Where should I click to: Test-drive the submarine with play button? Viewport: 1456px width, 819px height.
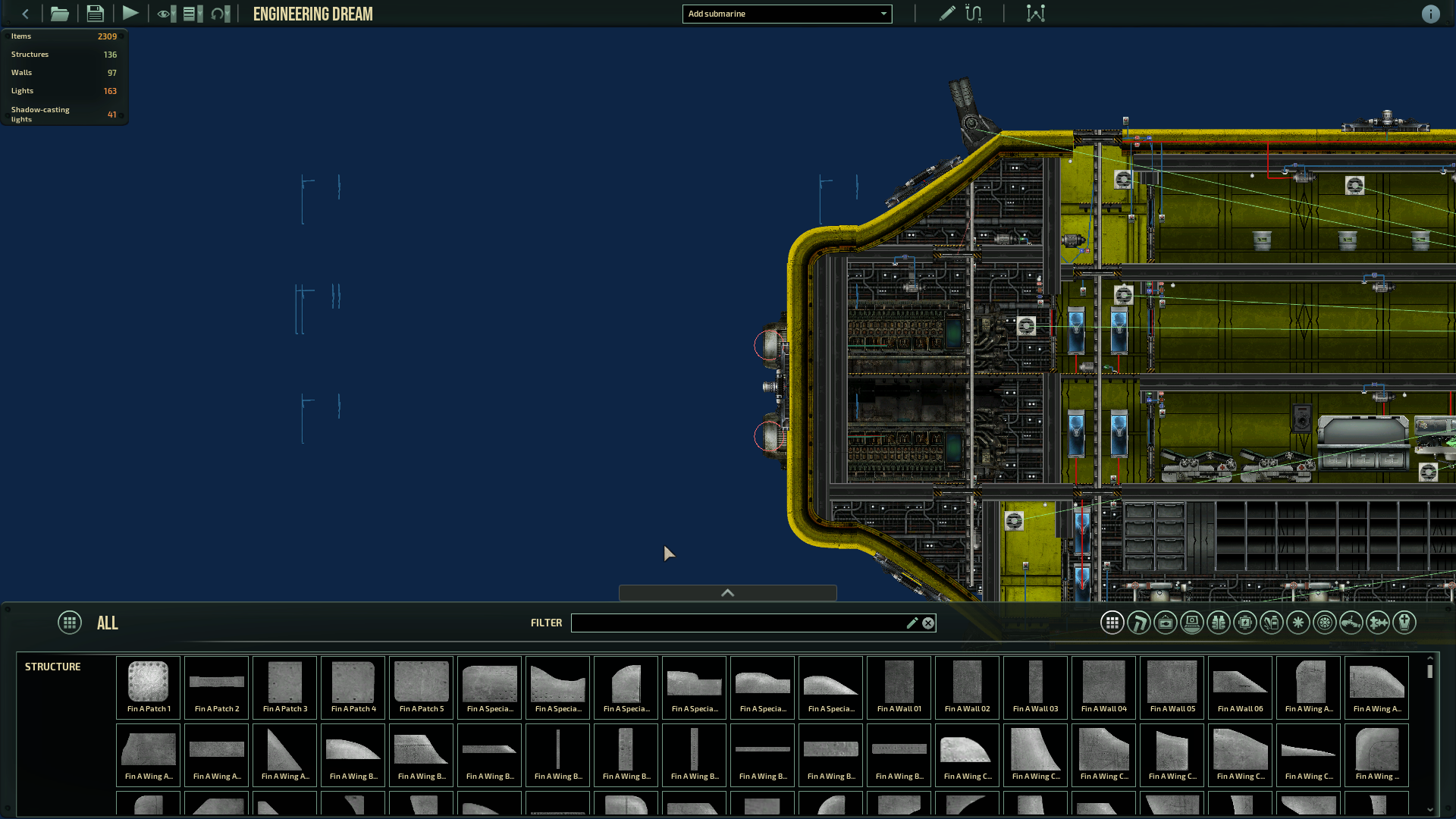click(x=130, y=14)
